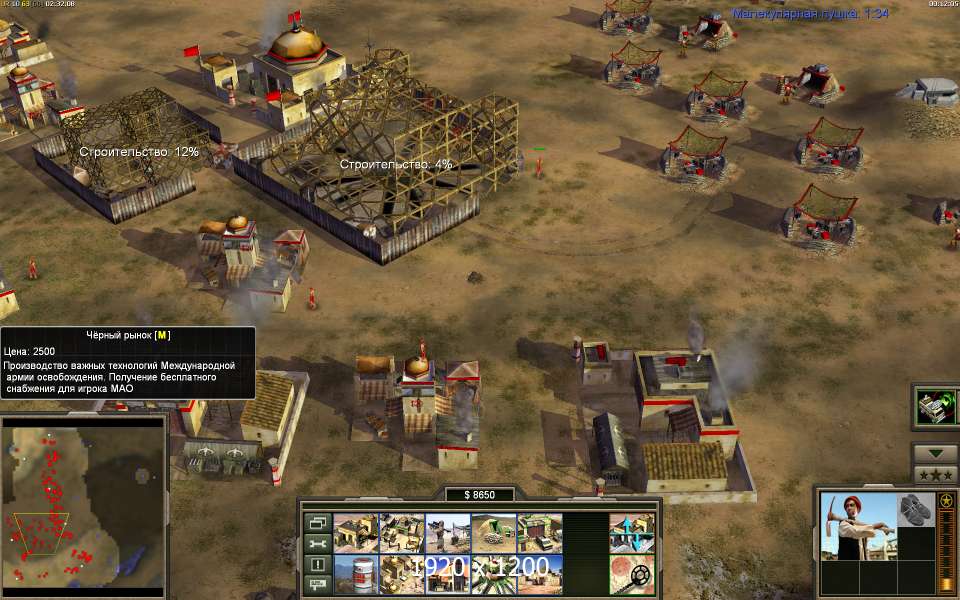Build the garage arms dealer structure
Viewport: 960px width, 600px height.
coord(540,533)
